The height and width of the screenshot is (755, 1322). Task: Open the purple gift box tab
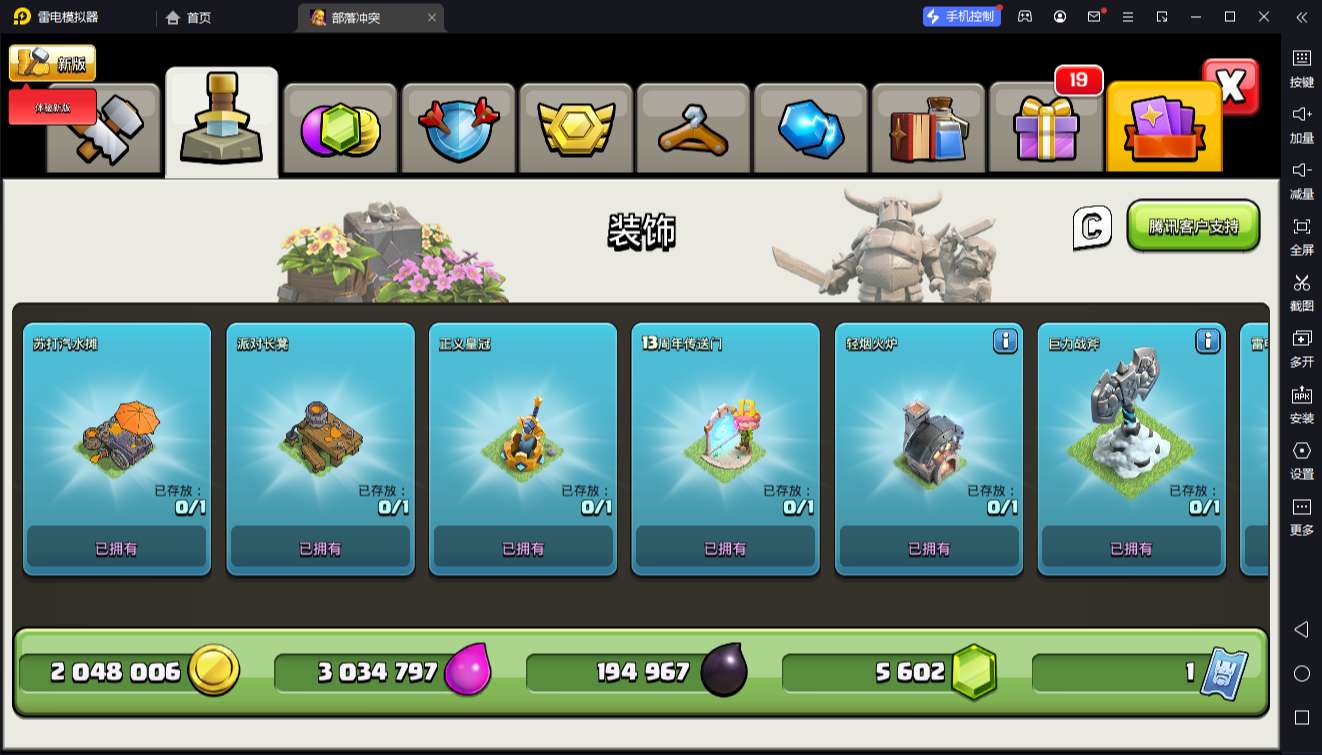pos(1046,130)
